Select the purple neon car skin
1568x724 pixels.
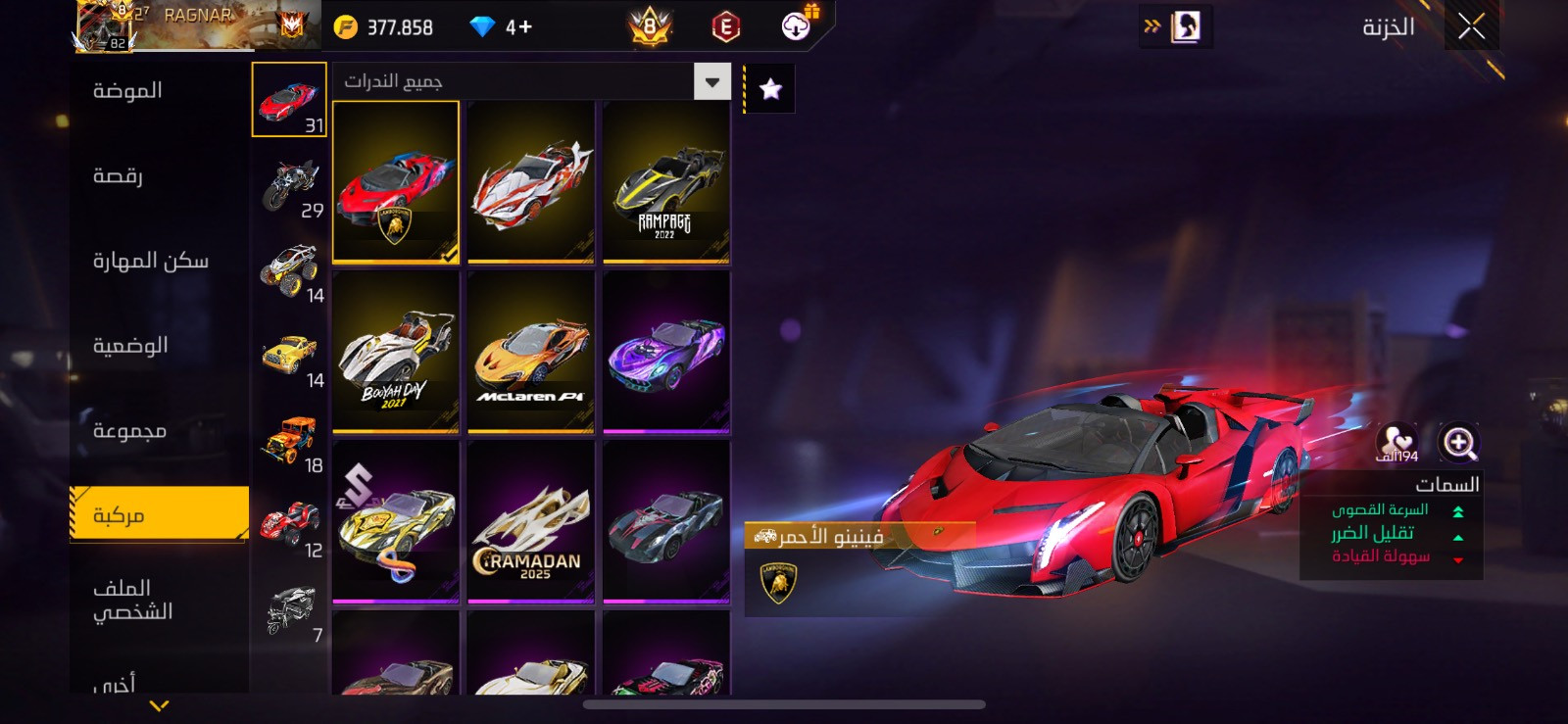(x=665, y=352)
